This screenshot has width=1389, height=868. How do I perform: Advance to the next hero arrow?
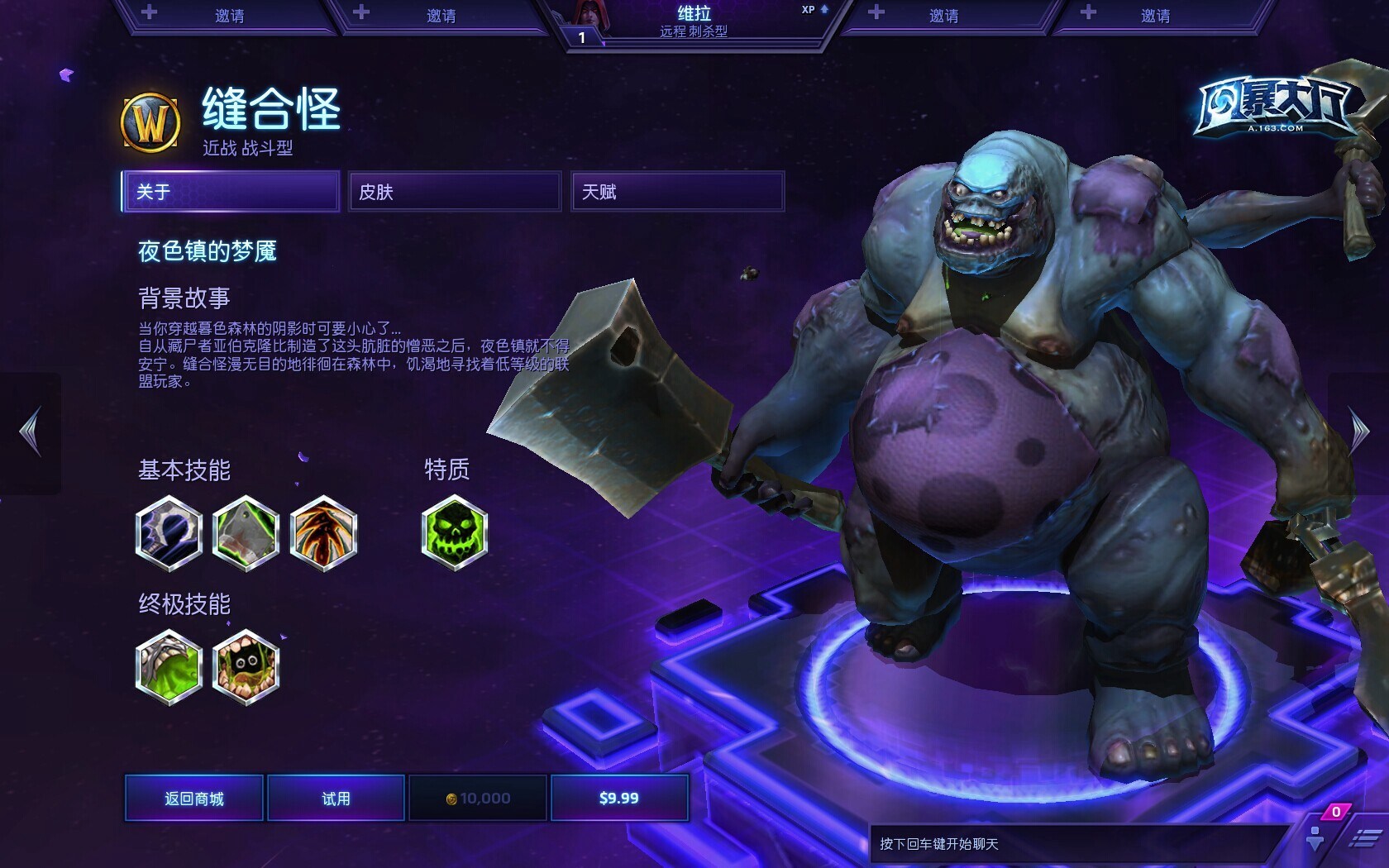coord(1360,431)
